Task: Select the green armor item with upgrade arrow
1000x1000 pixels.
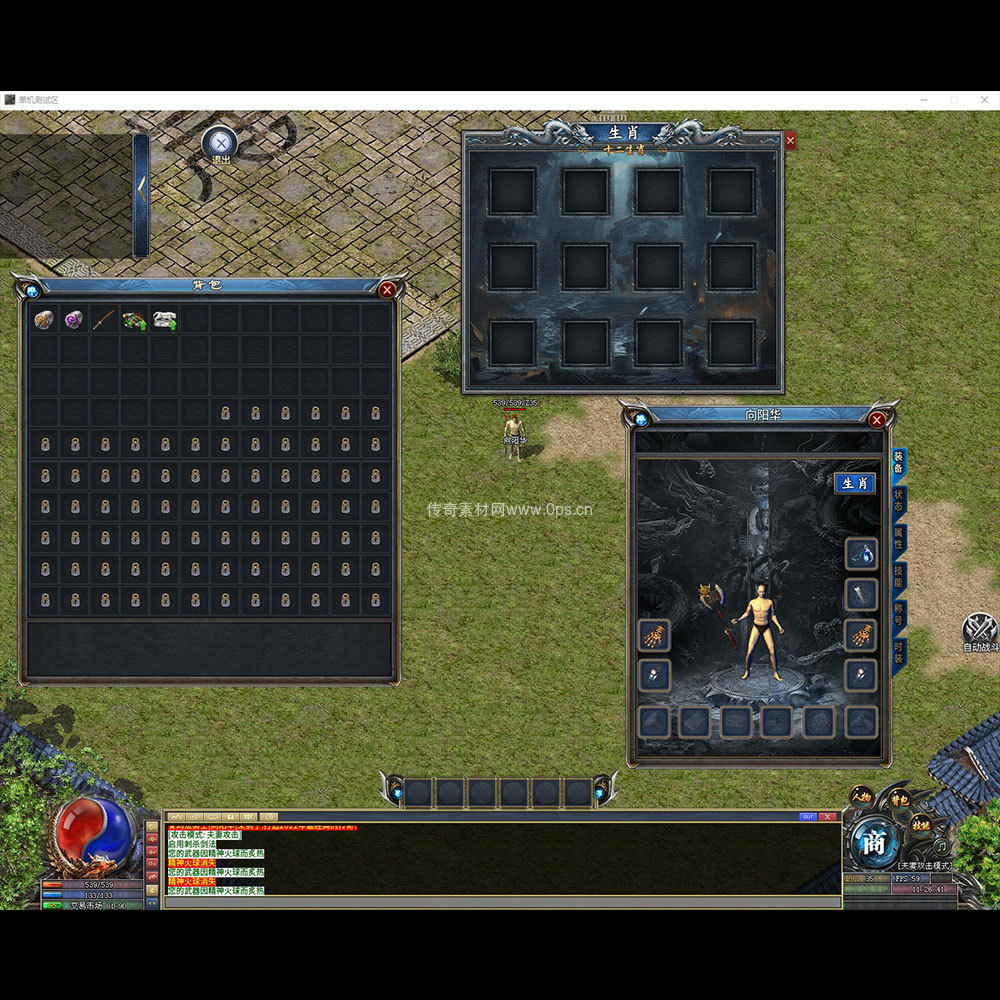Action: coord(134,320)
